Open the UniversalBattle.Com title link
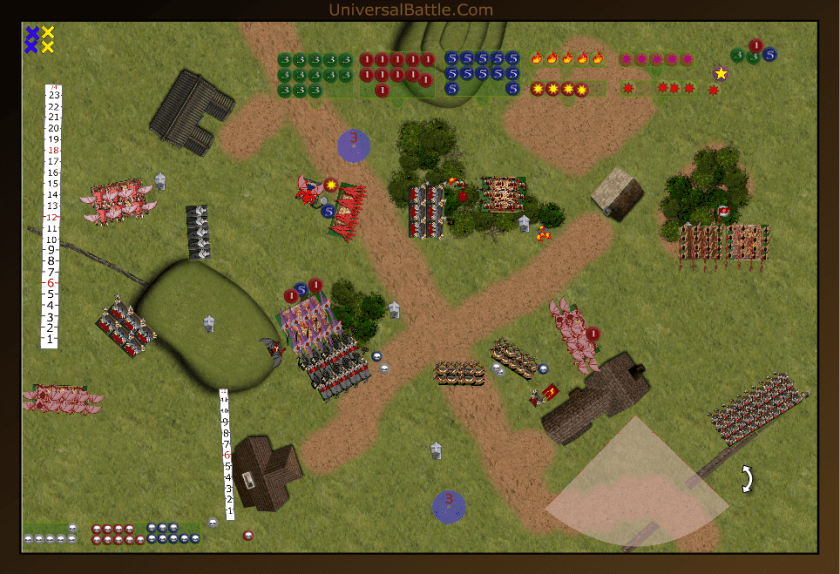Viewport: 840px width, 574px height. pos(410,10)
